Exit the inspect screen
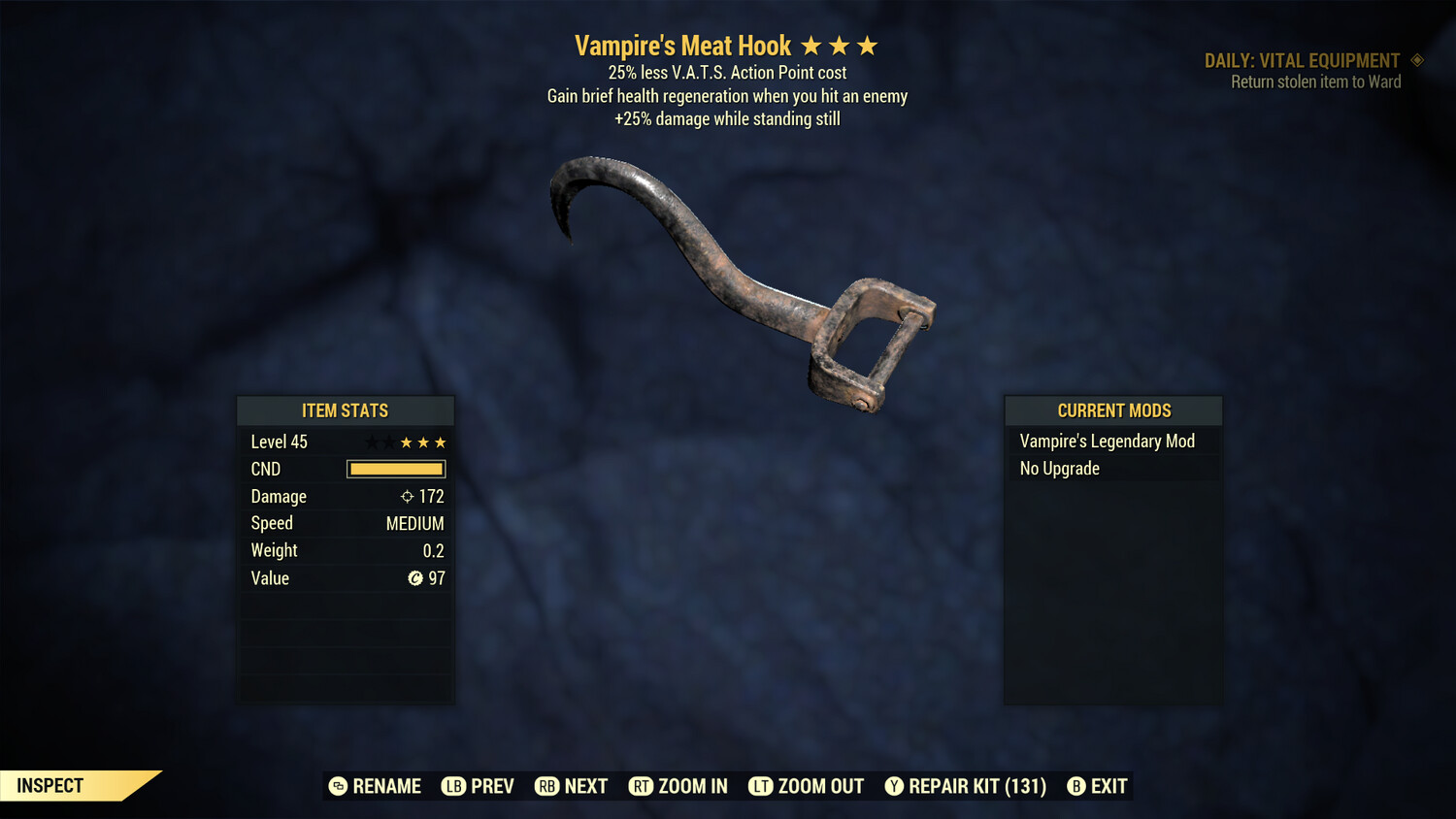This screenshot has width=1456, height=819. [1097, 786]
